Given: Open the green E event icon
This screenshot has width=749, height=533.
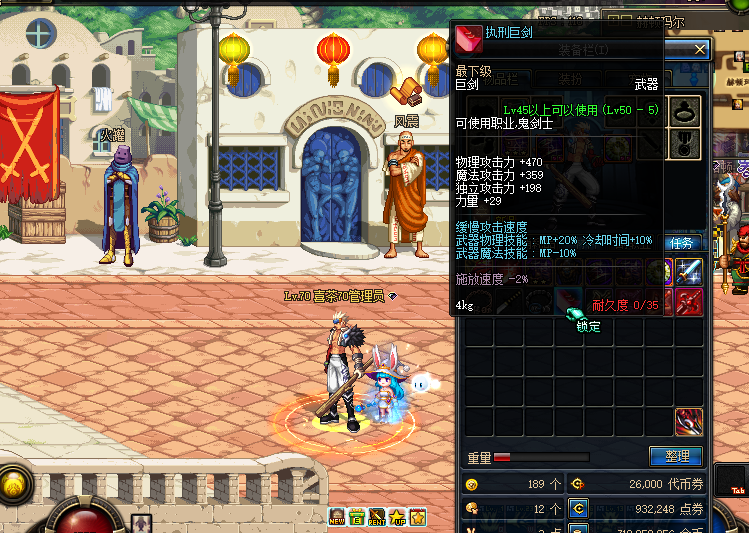Looking at the screenshot, I should point(357,517).
